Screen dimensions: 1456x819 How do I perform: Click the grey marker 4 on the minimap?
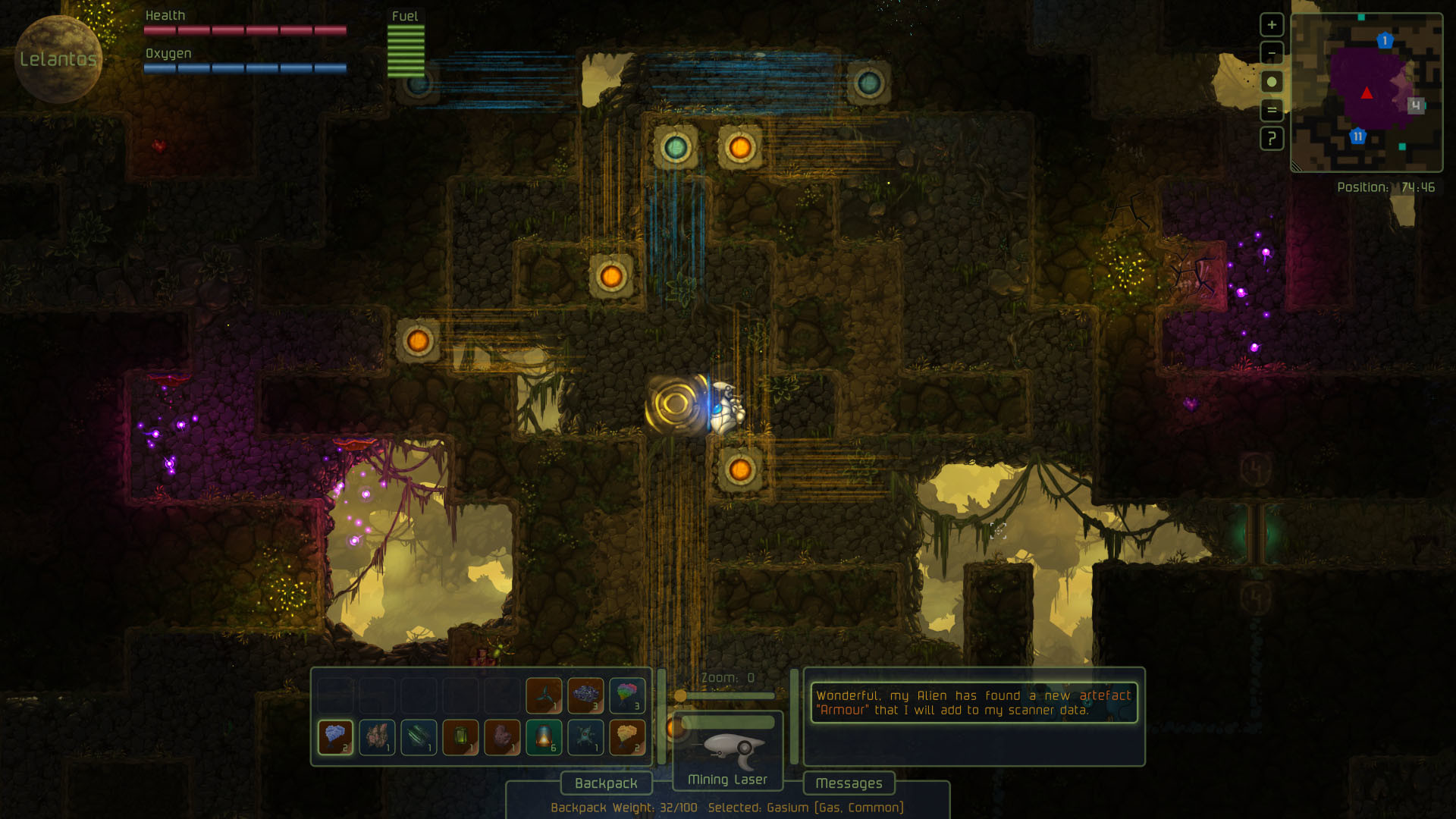point(1416,106)
